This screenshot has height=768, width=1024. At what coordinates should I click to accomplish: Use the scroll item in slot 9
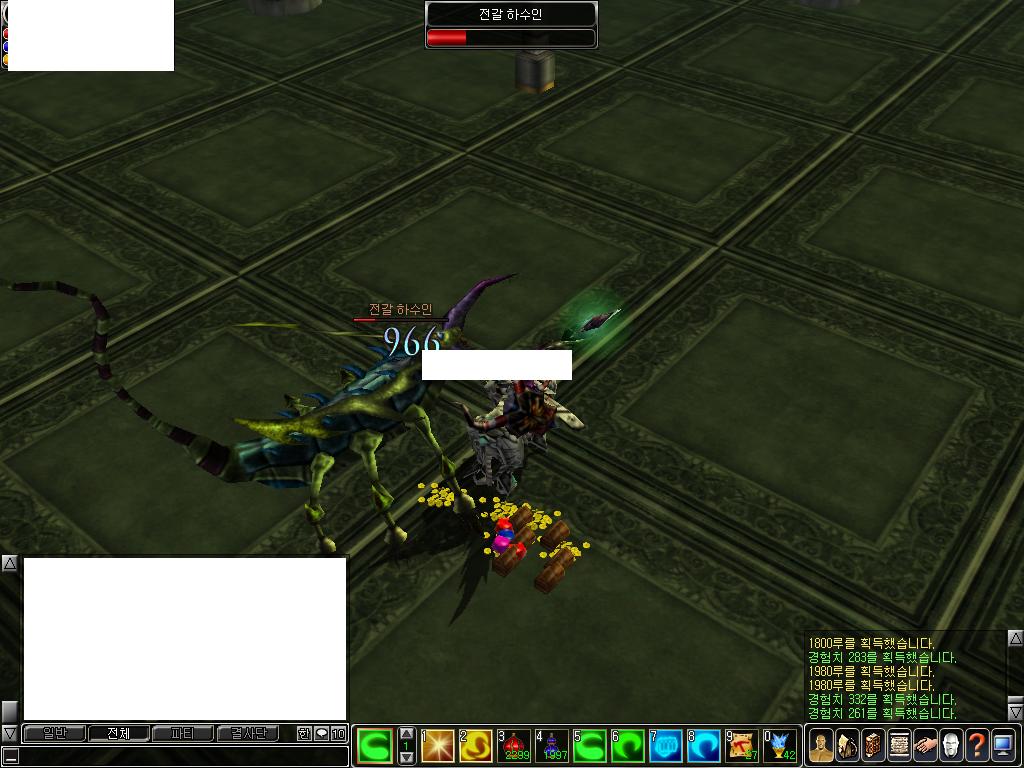742,745
